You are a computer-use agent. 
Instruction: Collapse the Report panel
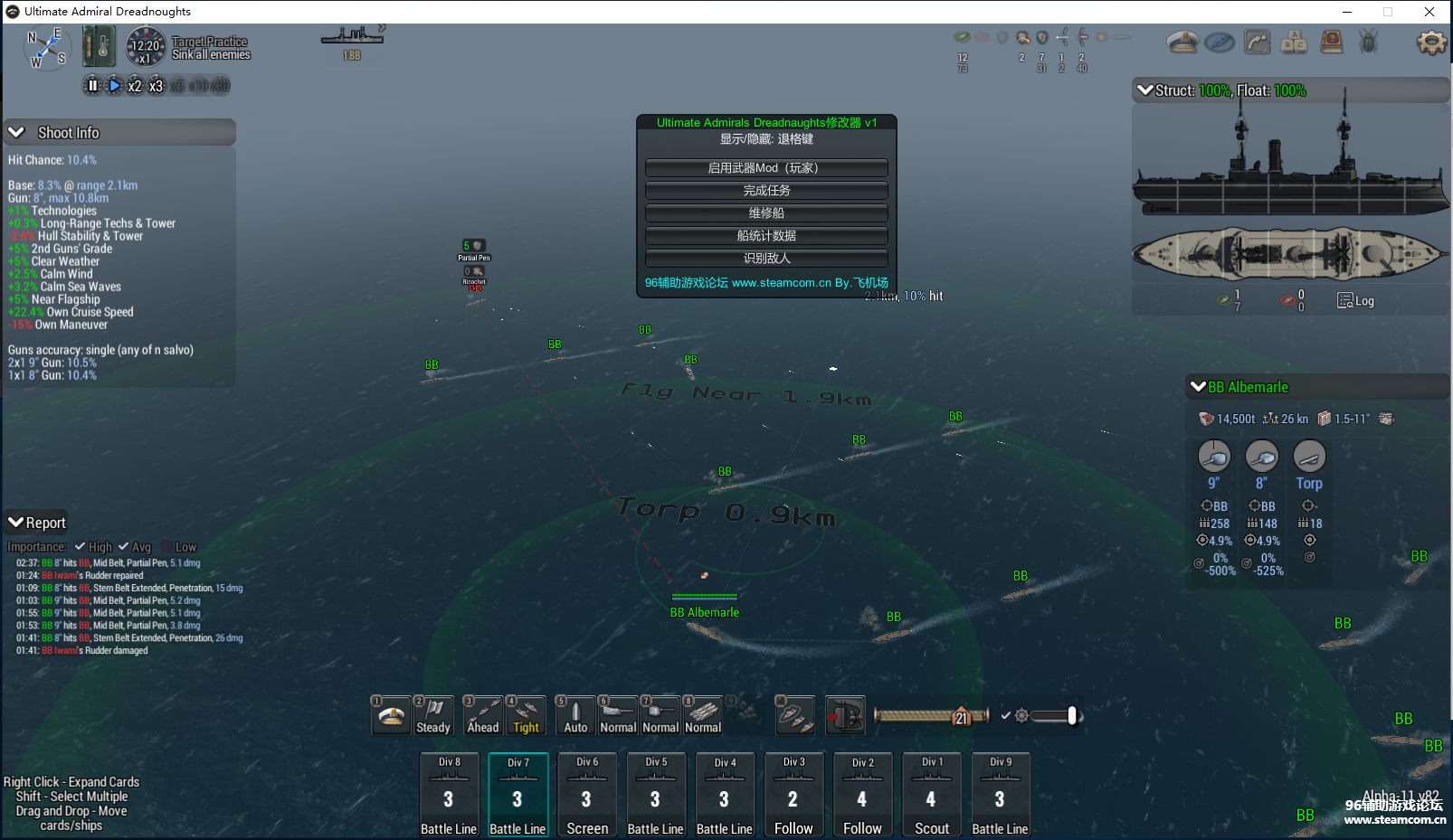click(15, 523)
